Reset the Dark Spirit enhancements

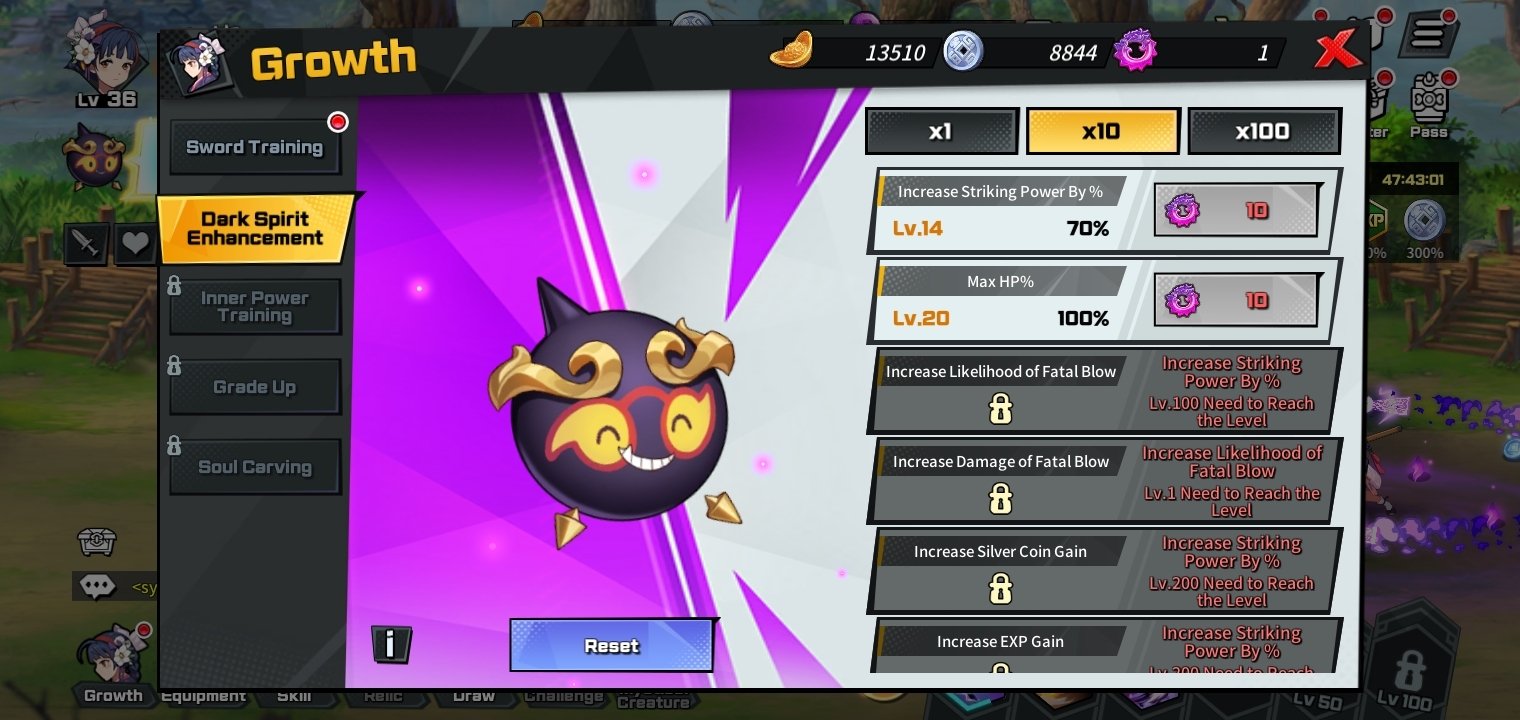[611, 645]
